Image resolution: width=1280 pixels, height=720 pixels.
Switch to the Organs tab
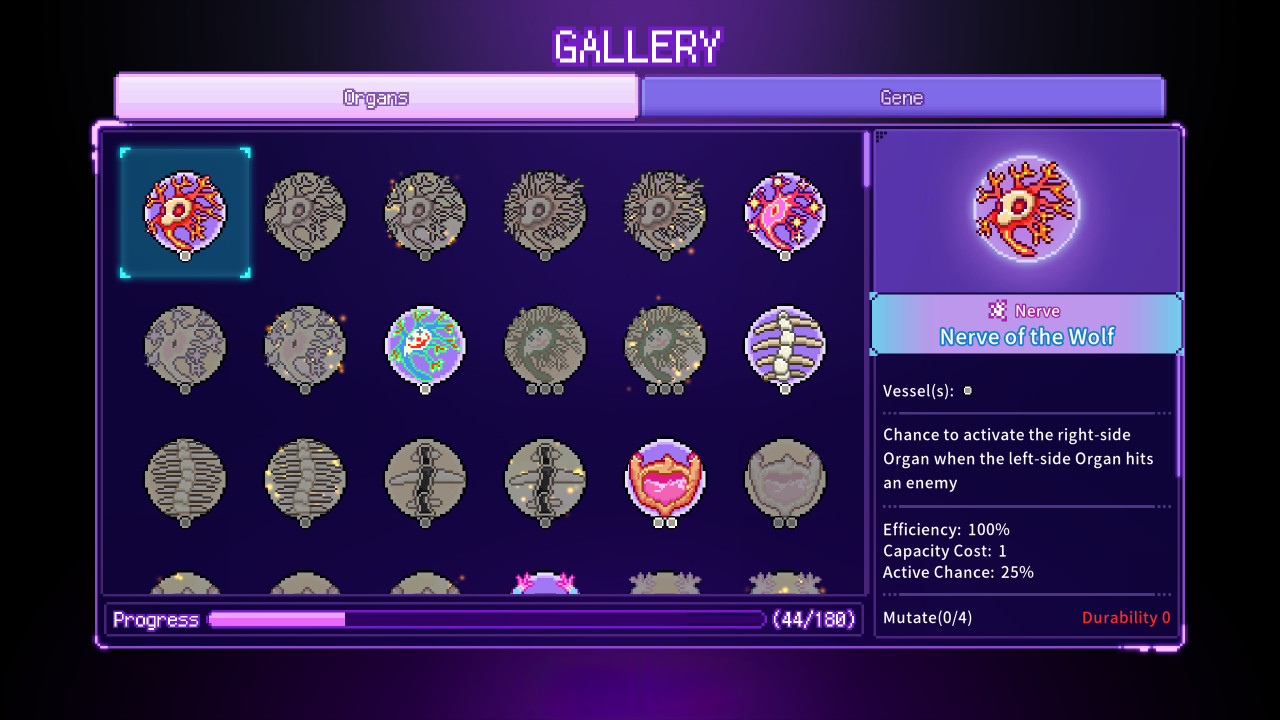tap(376, 96)
